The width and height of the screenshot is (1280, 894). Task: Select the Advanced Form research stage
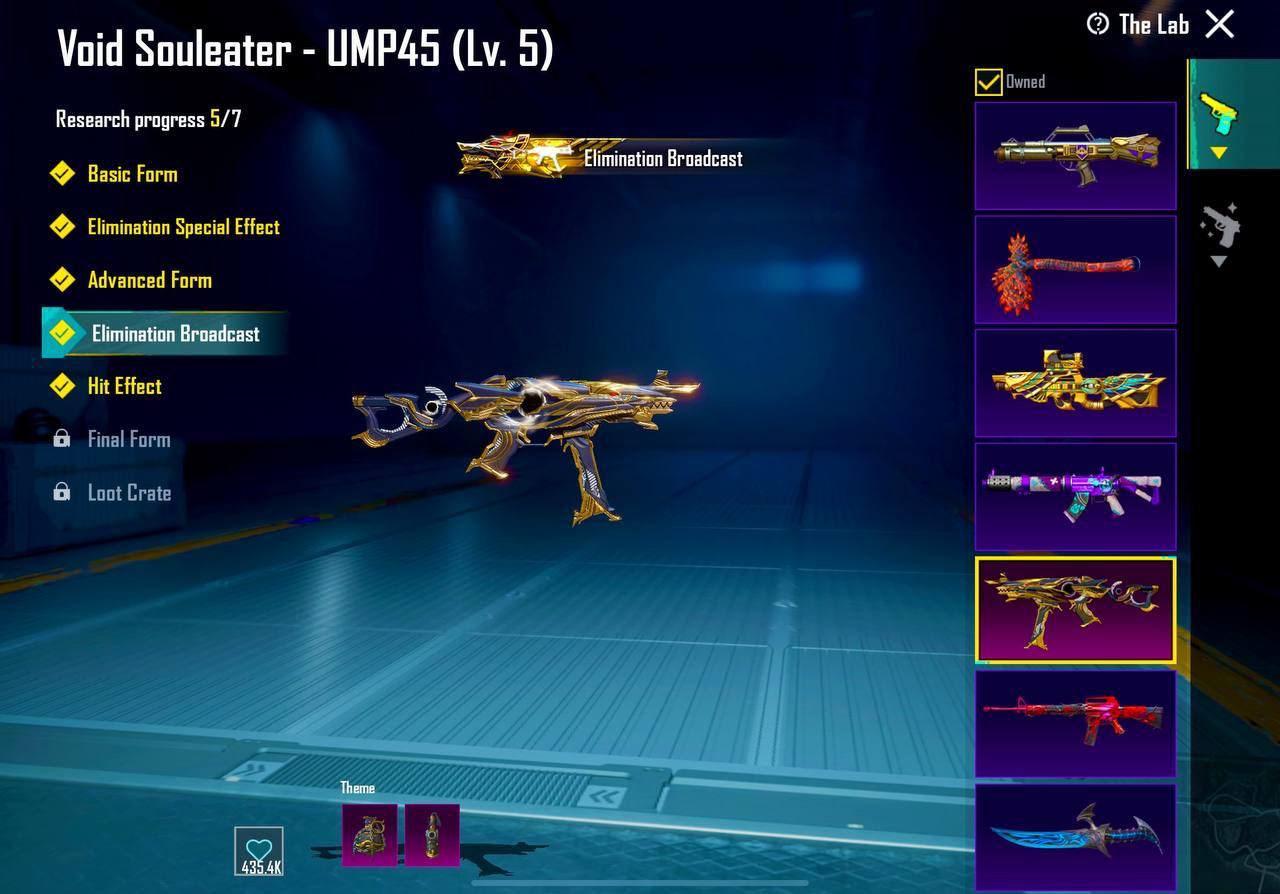coord(149,280)
